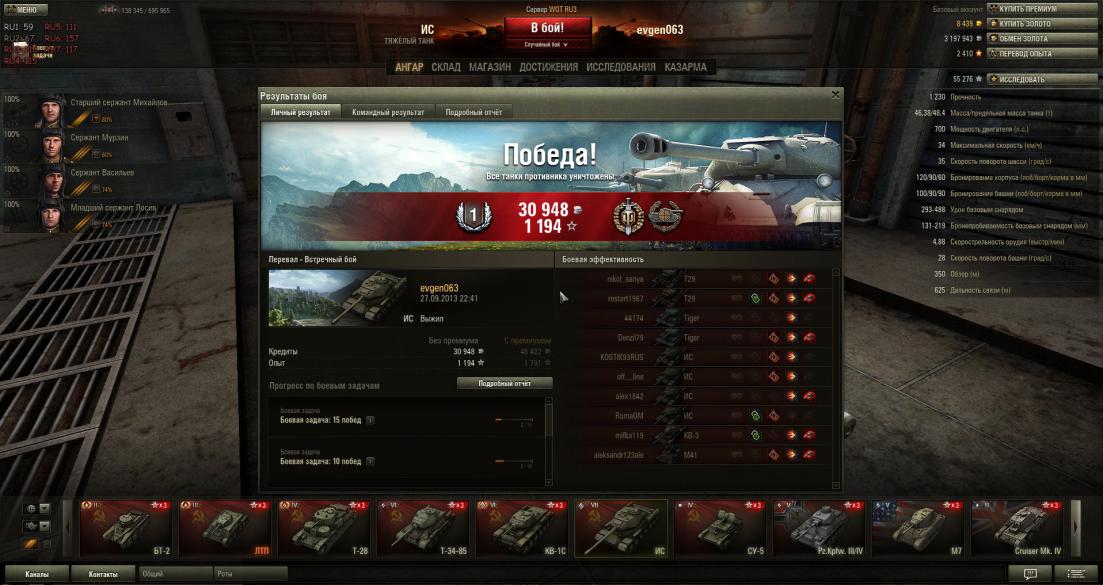The height and width of the screenshot is (585, 1103).
Task: Enter the Казарма section
Action: [x=685, y=67]
